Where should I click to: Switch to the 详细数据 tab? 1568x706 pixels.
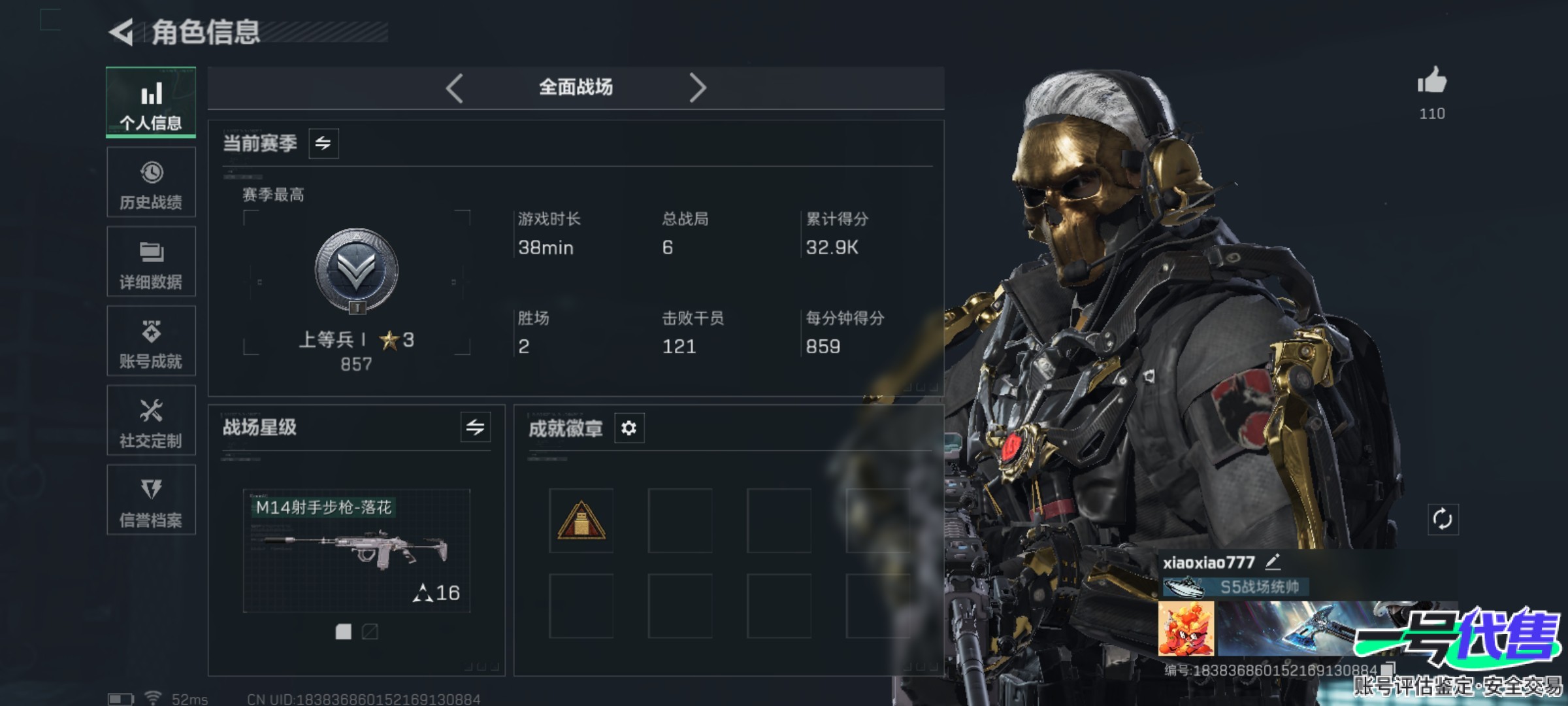click(x=151, y=261)
